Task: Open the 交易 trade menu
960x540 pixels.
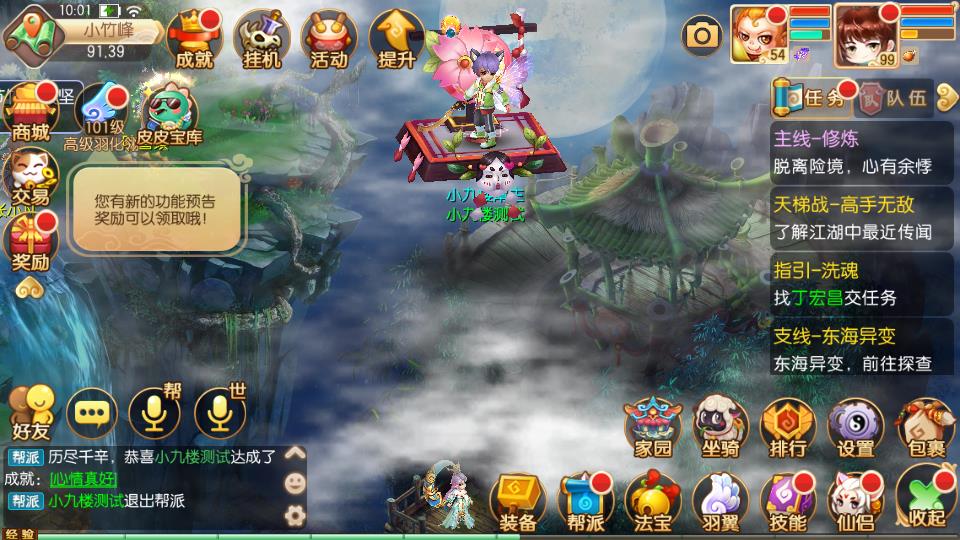Action: [30, 178]
